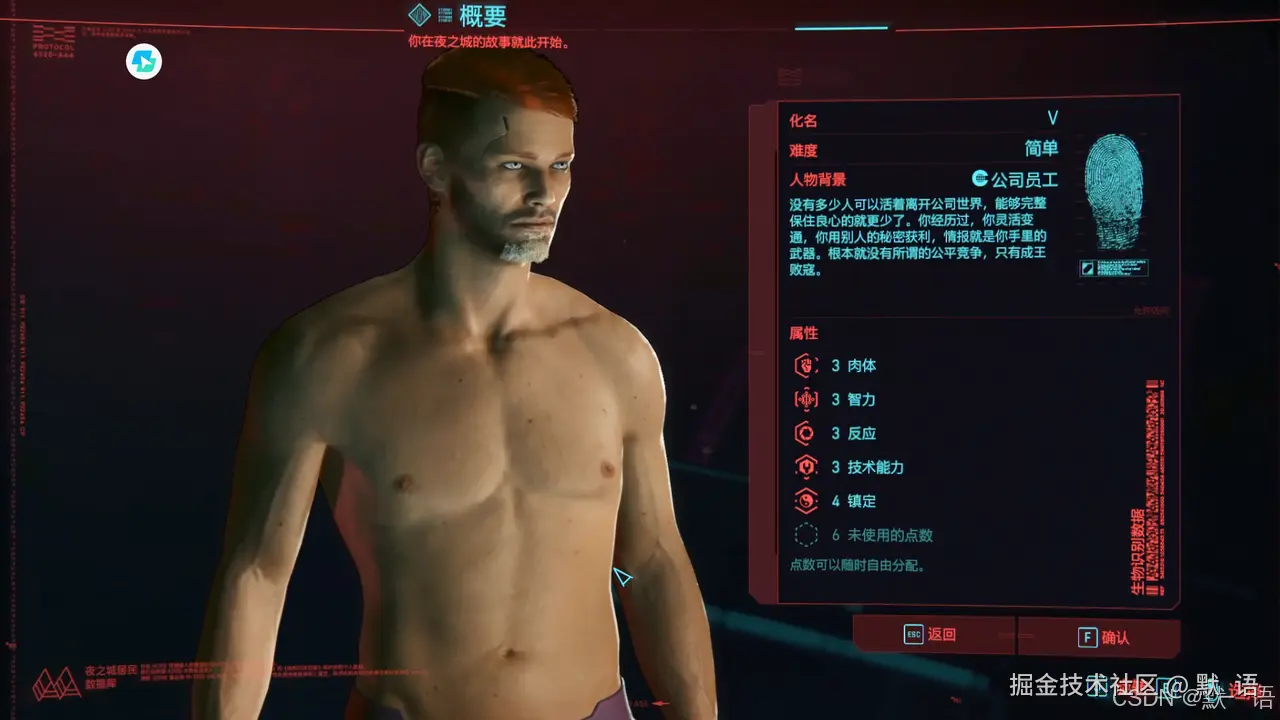Viewport: 1280px width, 720px height.
Task: Confirm the character with 确认 button
Action: point(1098,637)
